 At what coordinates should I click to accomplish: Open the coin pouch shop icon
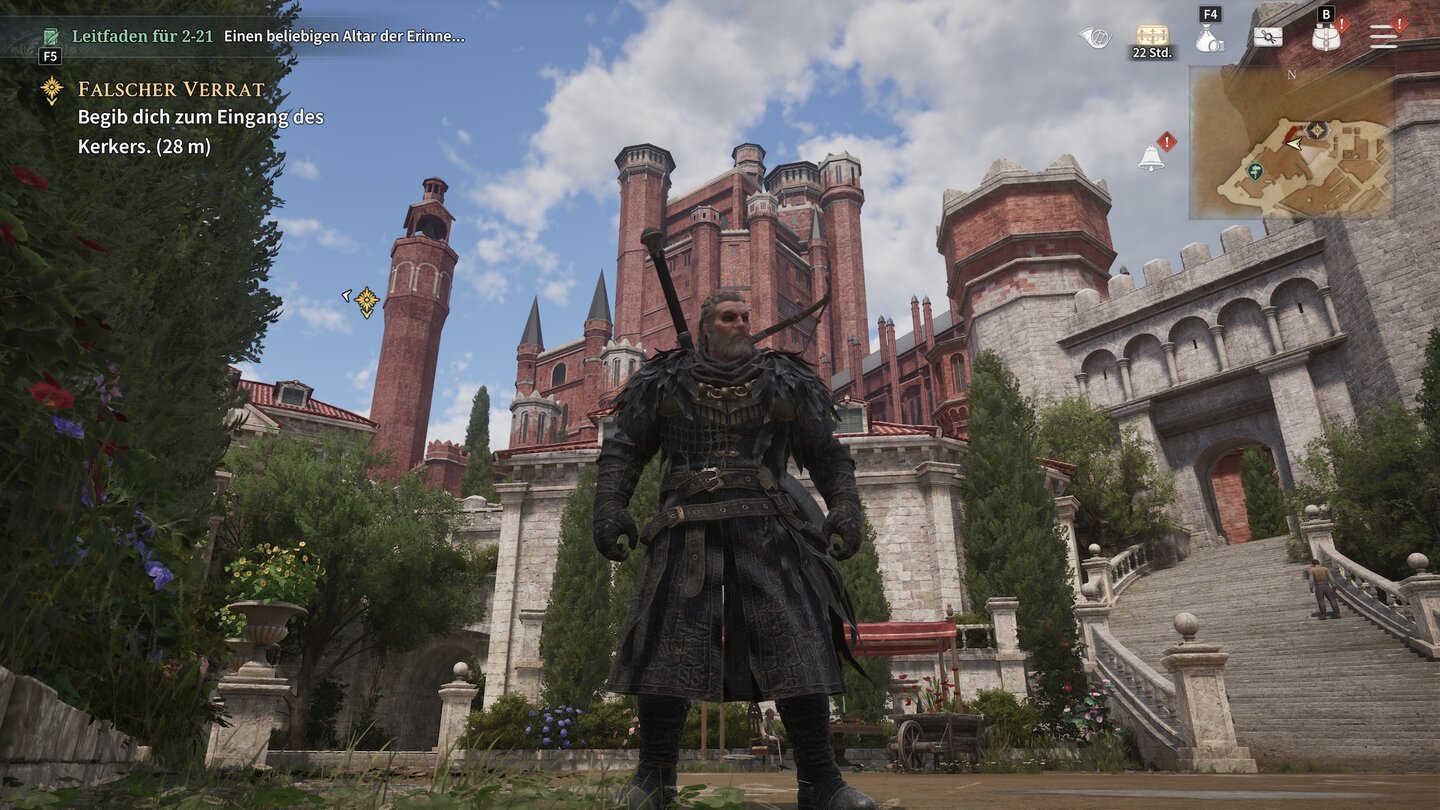tap(1210, 40)
